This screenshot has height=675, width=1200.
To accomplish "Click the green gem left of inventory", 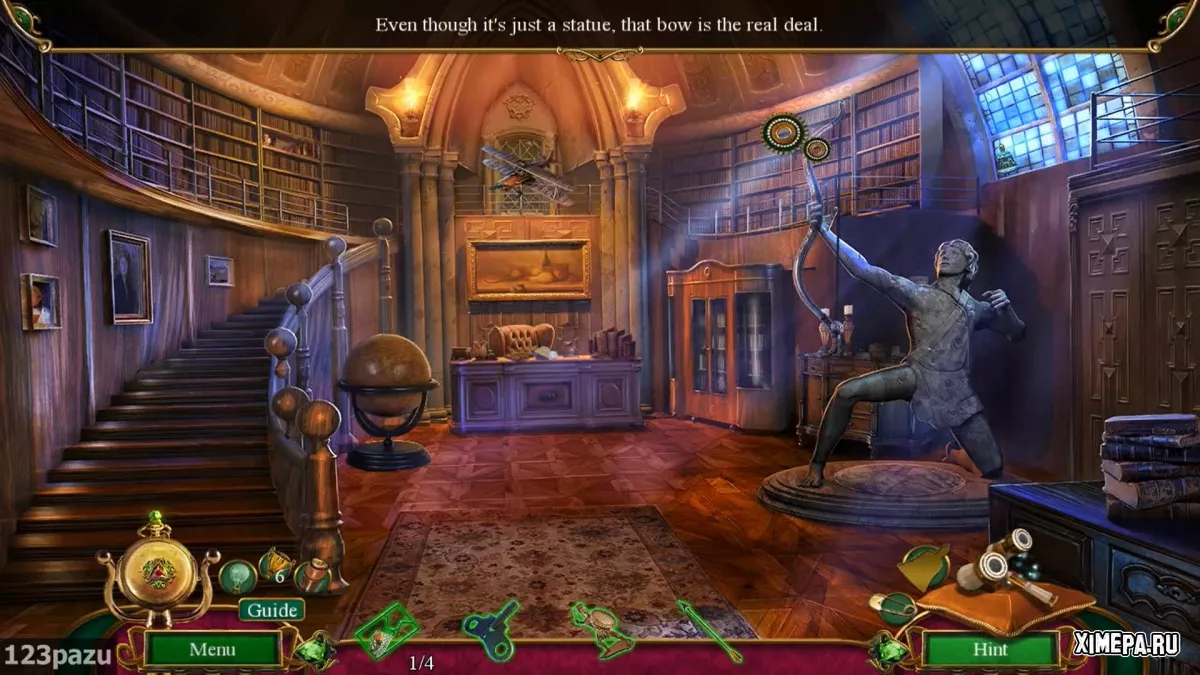I will click(314, 650).
